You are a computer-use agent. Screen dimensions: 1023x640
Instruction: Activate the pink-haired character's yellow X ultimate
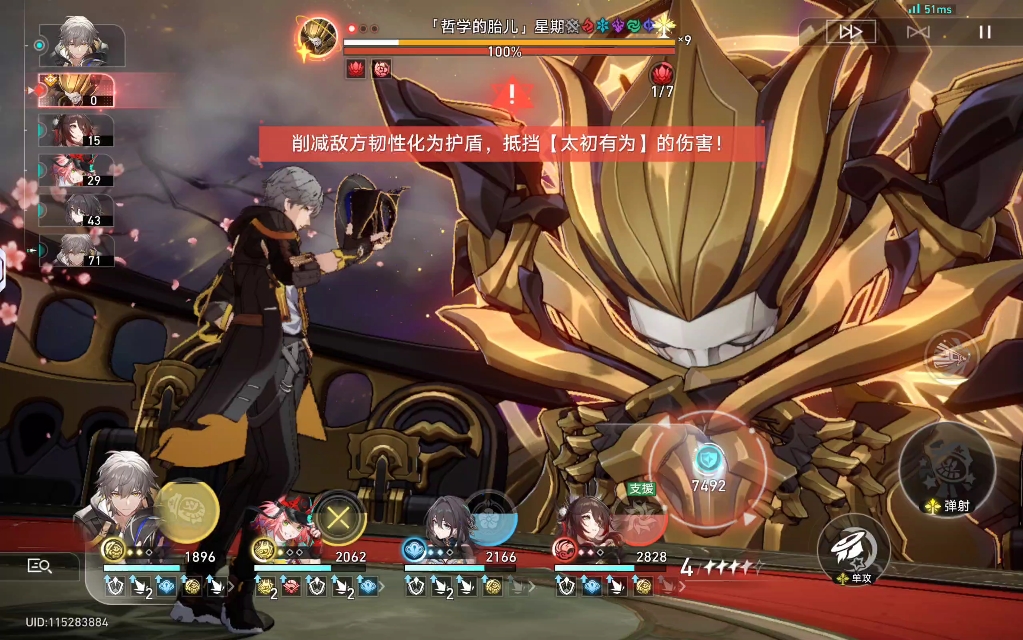pos(339,519)
